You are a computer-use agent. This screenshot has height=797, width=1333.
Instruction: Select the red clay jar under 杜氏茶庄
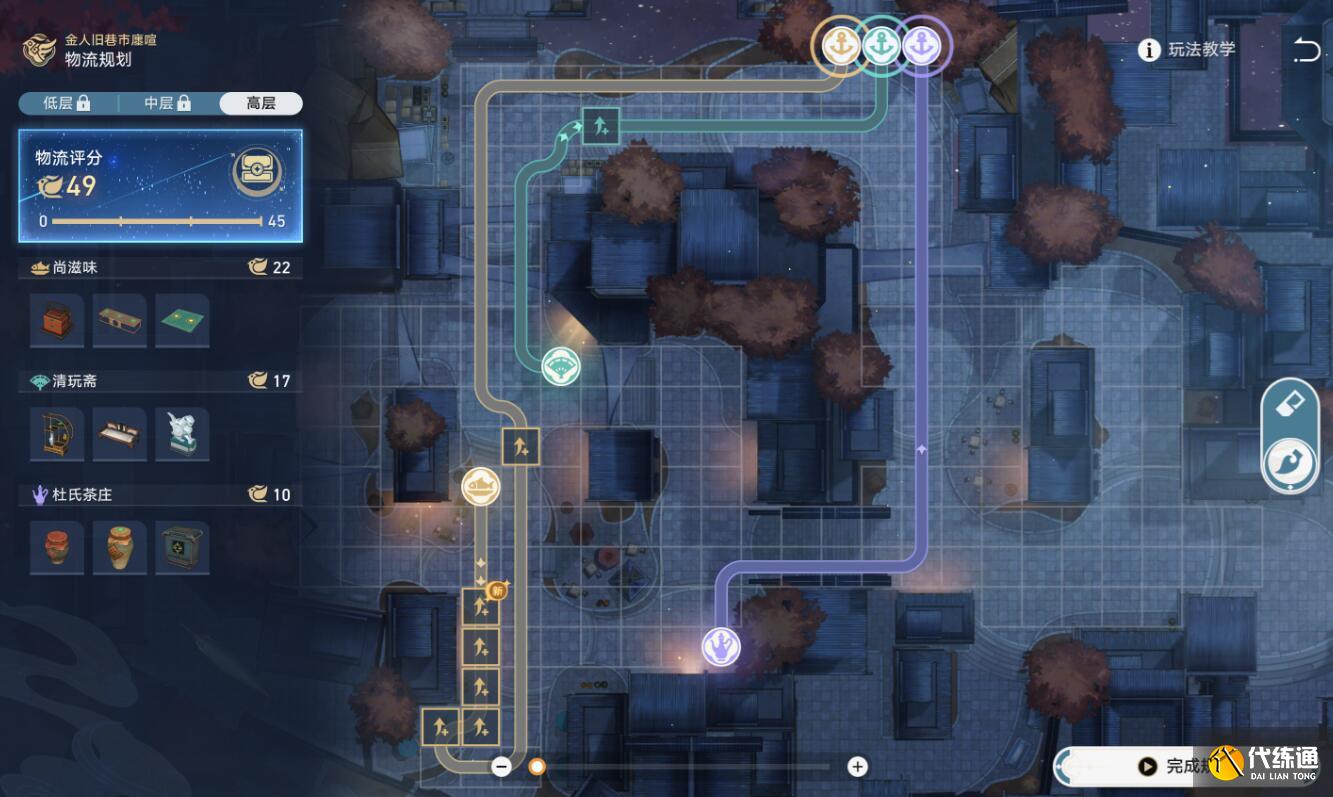(x=57, y=547)
